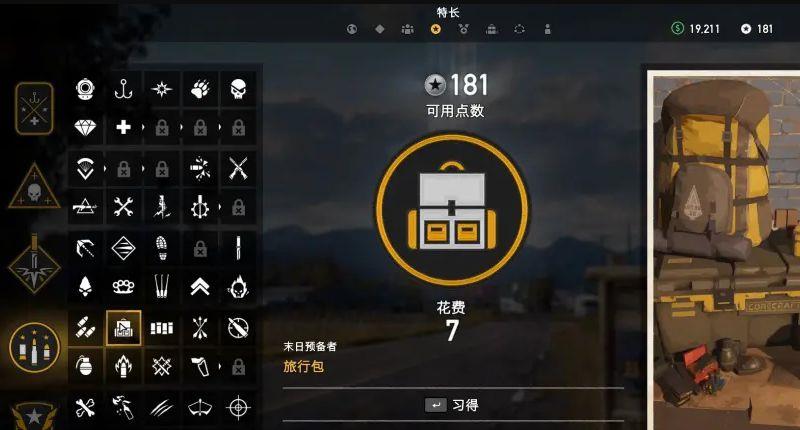Choose the grenade perk icon
This screenshot has height=430, width=800.
pyautogui.click(x=85, y=366)
